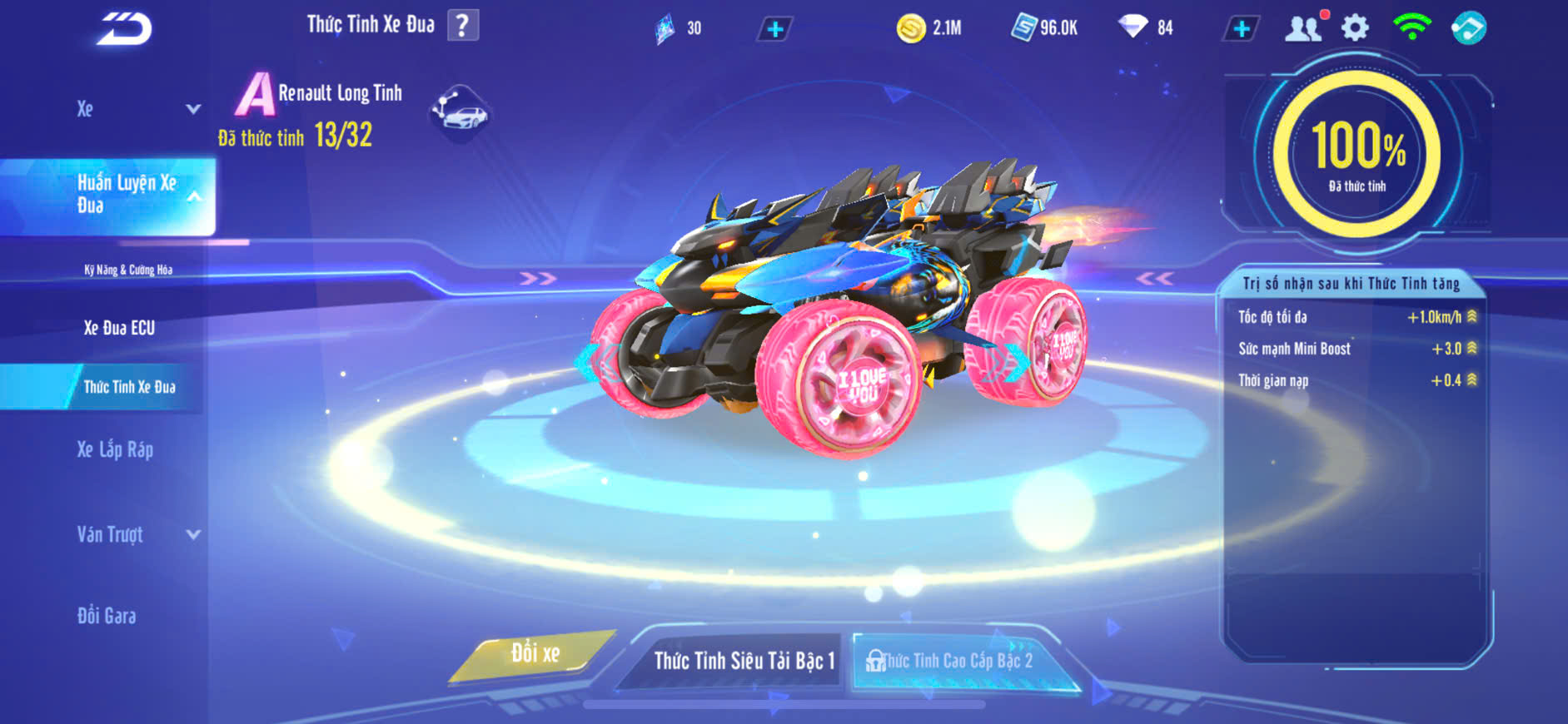Open the Thức Tỉnh Xe Đua help question mark

pos(463,25)
